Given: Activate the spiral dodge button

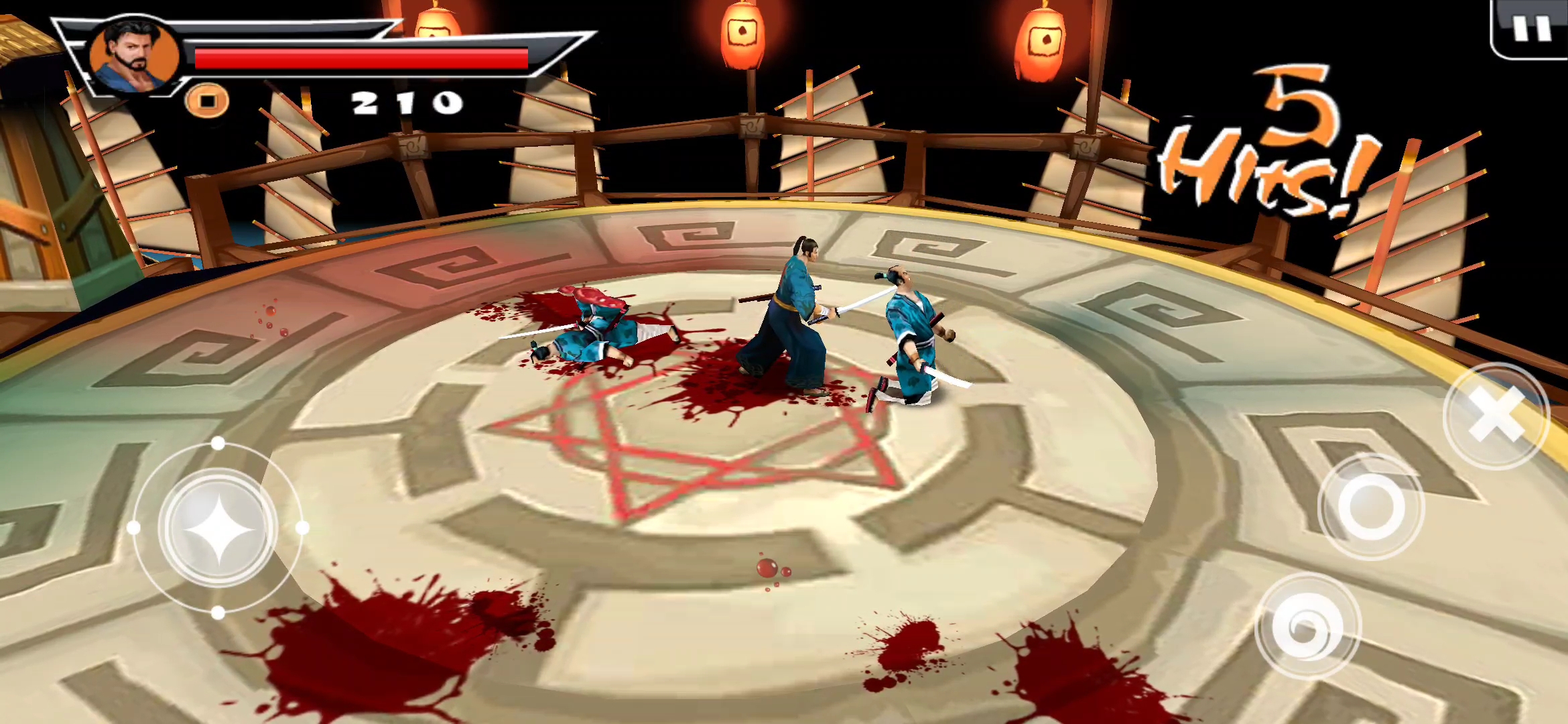Looking at the screenshot, I should point(1307,627).
